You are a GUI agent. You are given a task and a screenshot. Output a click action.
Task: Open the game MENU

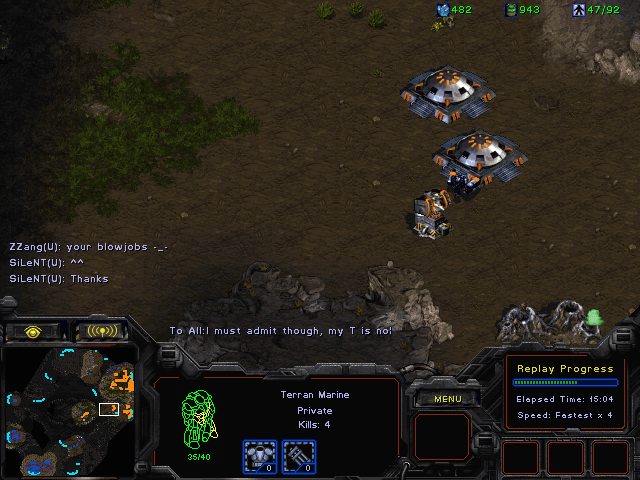click(447, 399)
